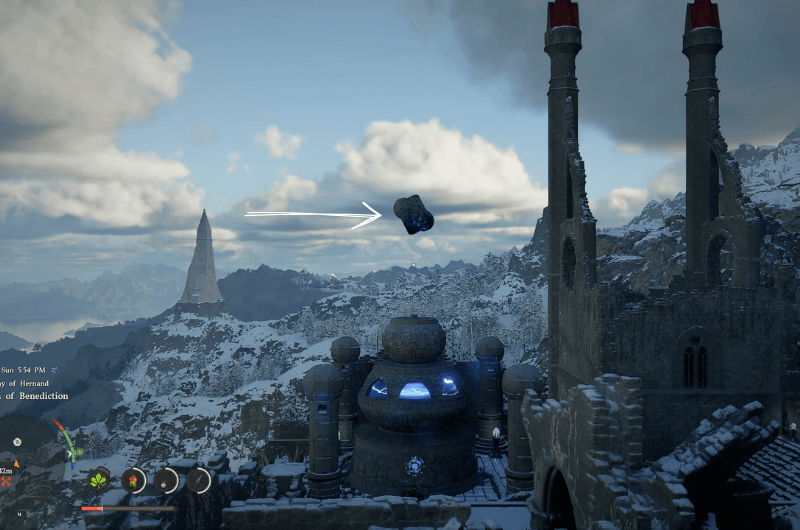Use the red flower quick-slot item
Image resolution: width=800 pixels, height=530 pixels.
133,480
